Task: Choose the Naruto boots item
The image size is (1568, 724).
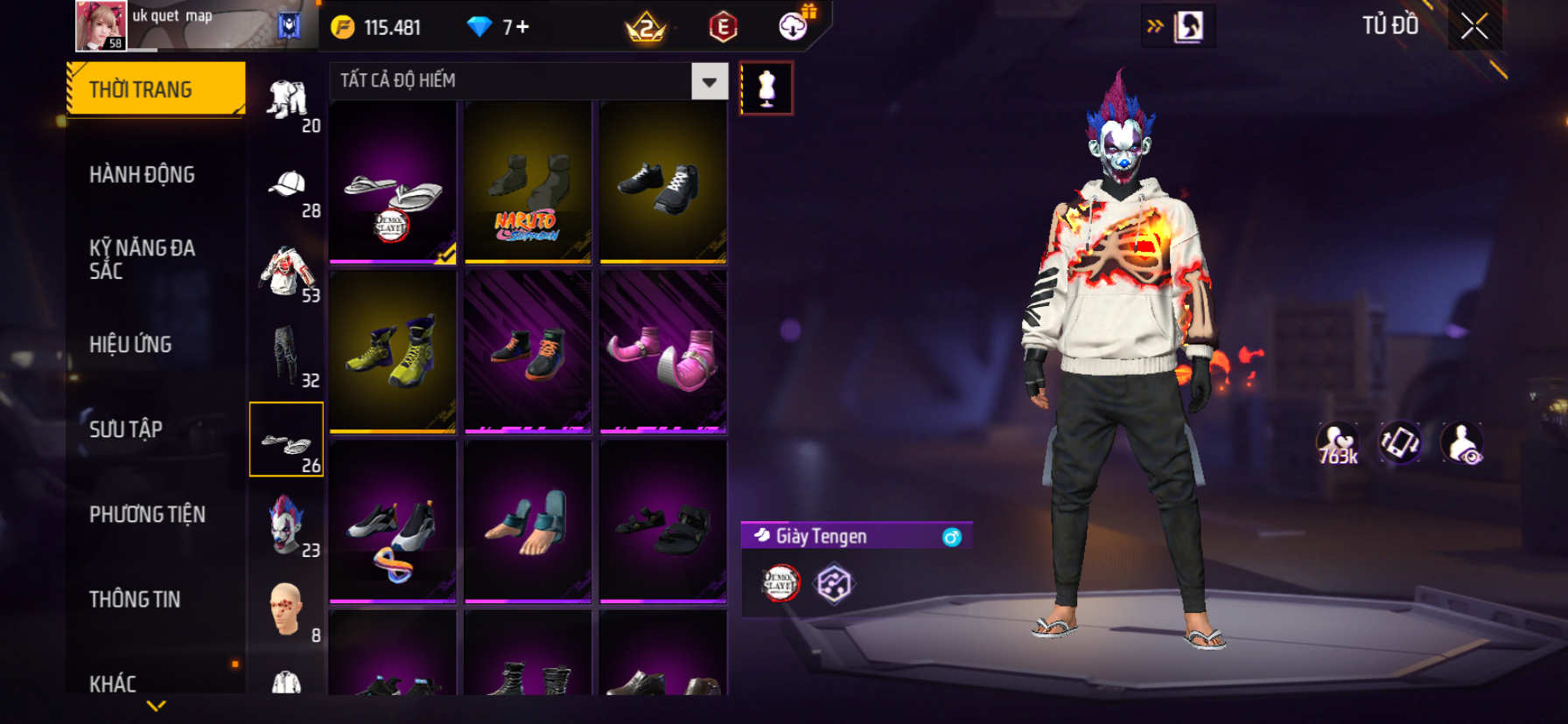Action: coord(528,183)
